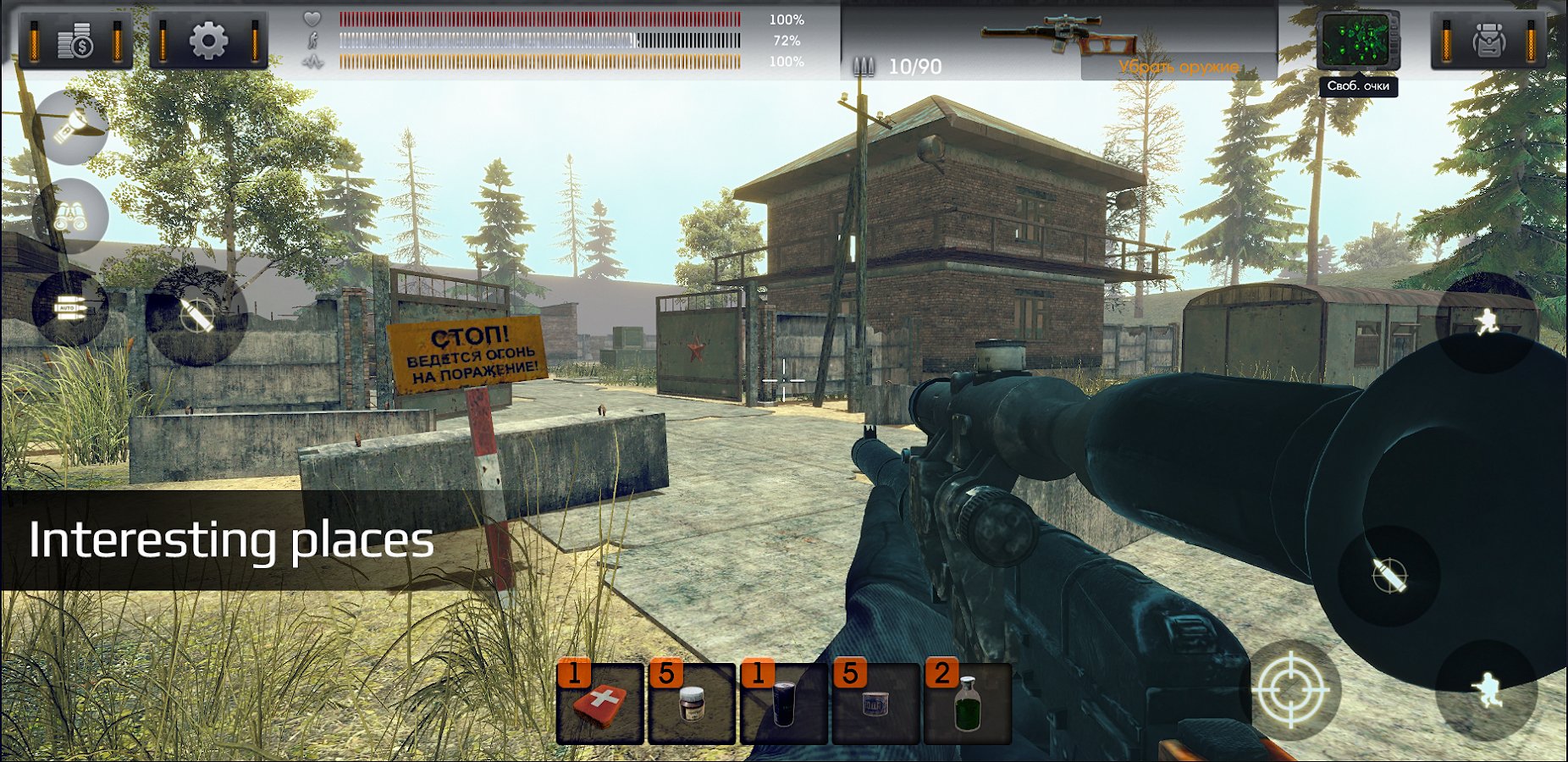Open the green radar minimap

click(x=1357, y=42)
